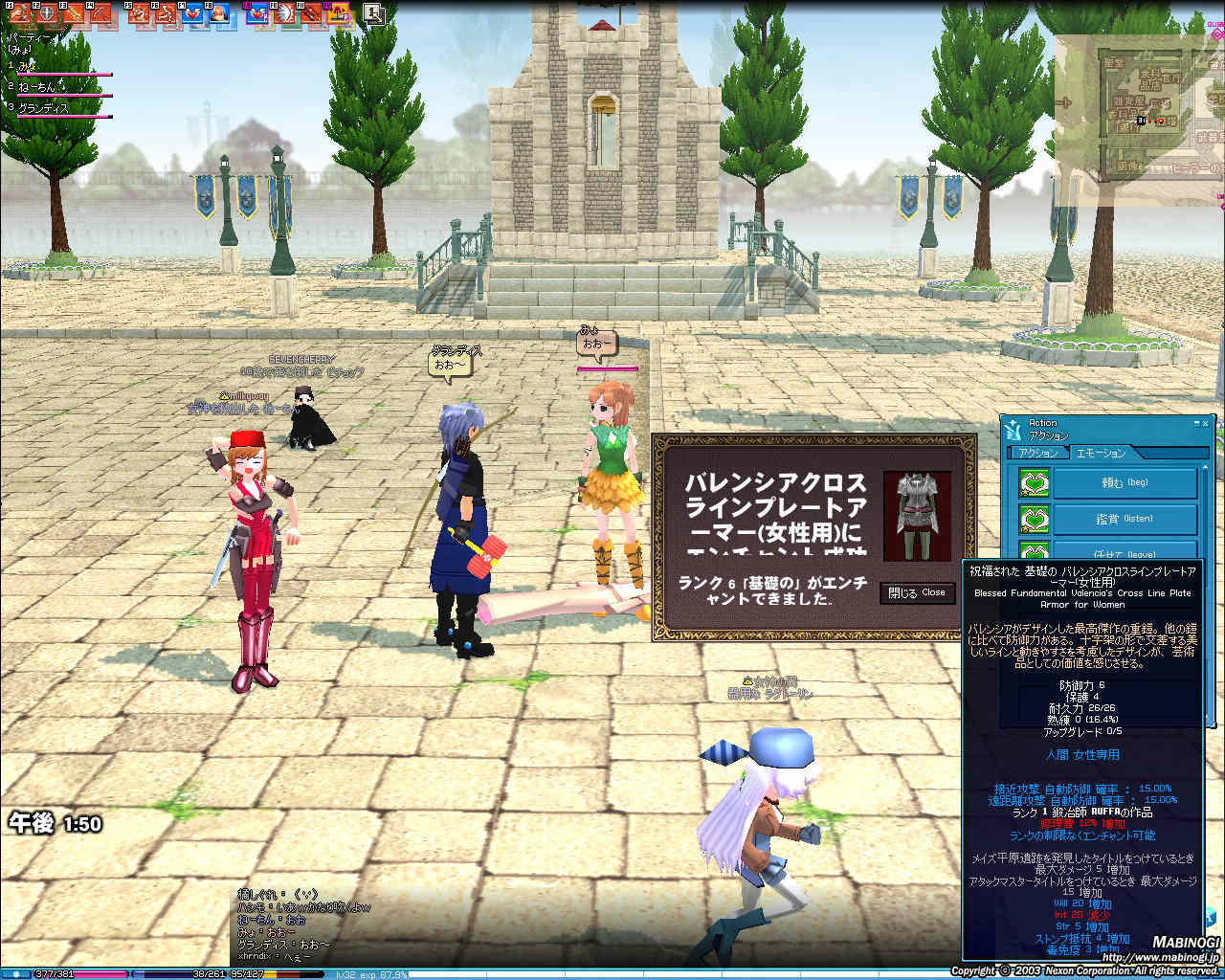The image size is (1225, 980).
Task: Close the Action window
Action: click(1206, 423)
